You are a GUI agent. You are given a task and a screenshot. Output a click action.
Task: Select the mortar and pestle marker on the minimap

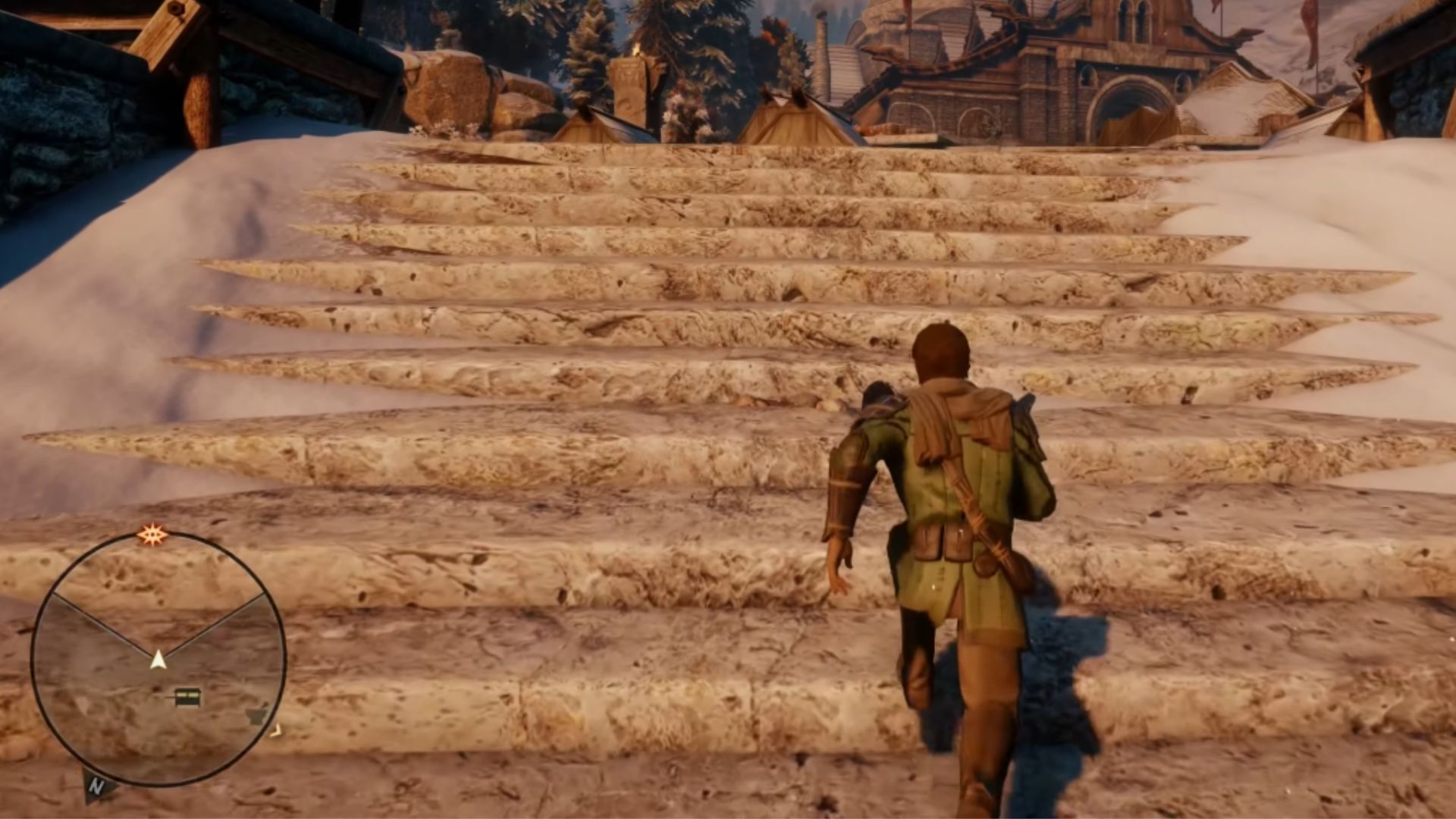(x=258, y=714)
